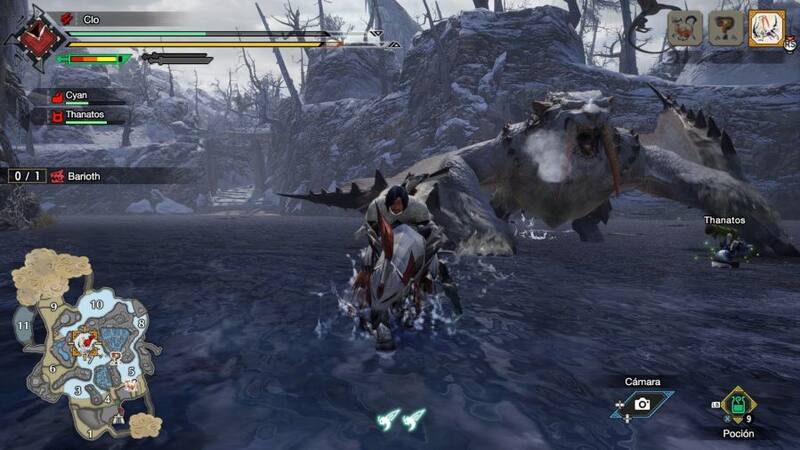Click the camp tent marker on minimap

coord(120,416)
